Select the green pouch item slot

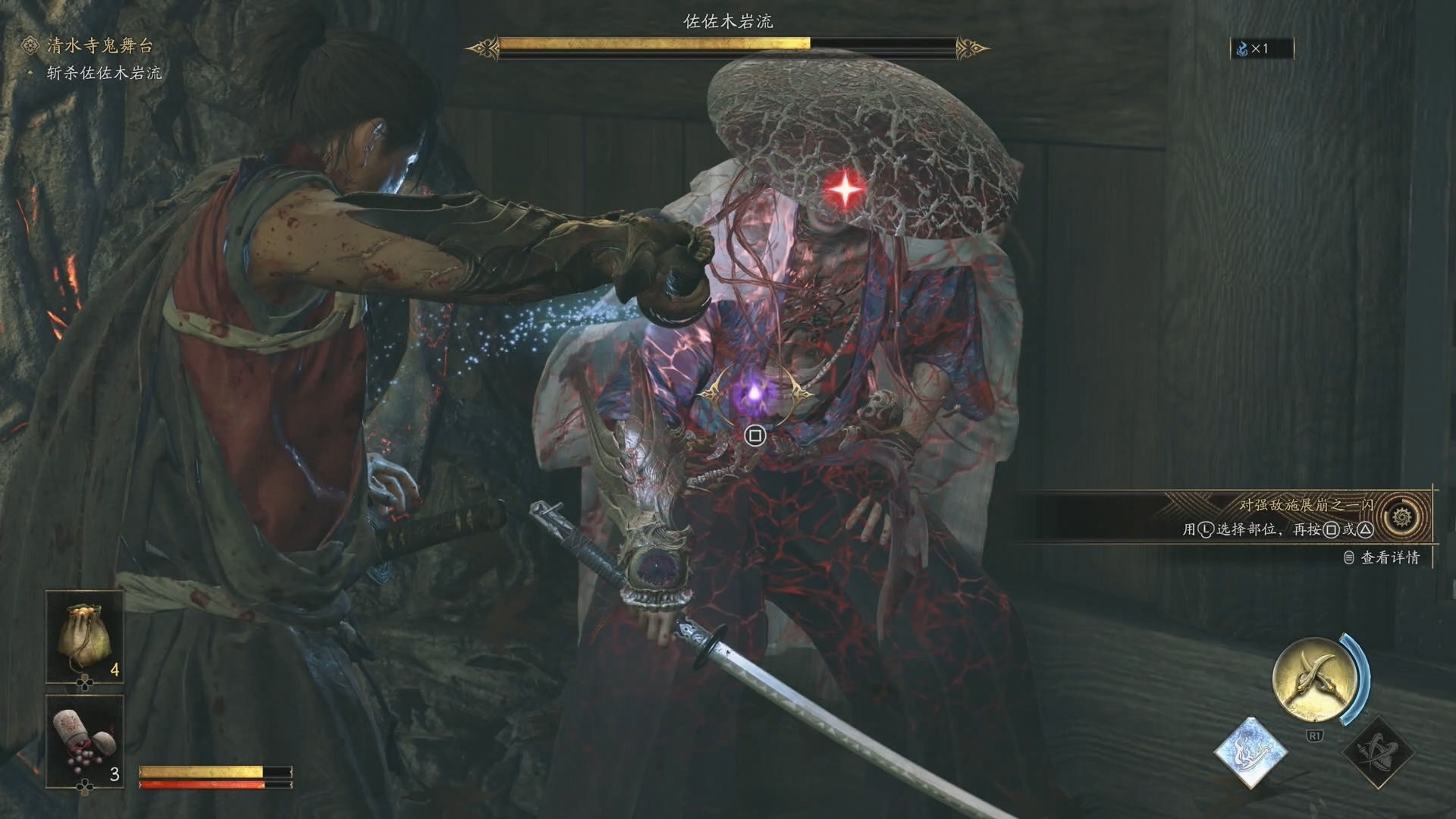click(x=84, y=636)
